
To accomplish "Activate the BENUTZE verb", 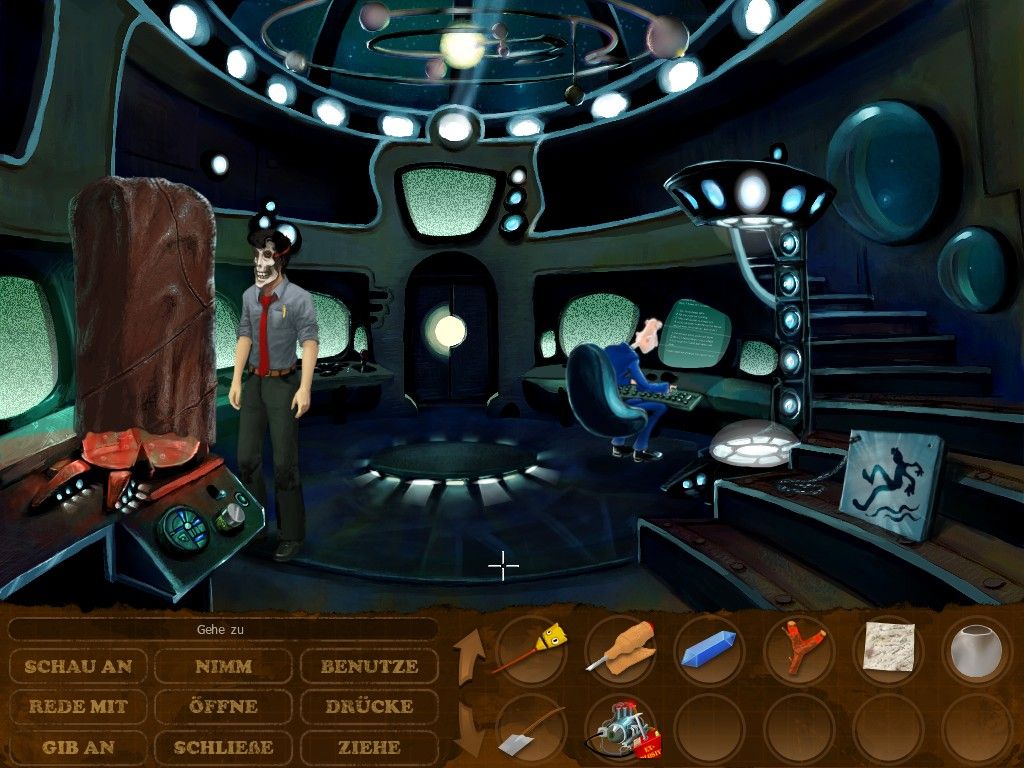I will click(369, 666).
